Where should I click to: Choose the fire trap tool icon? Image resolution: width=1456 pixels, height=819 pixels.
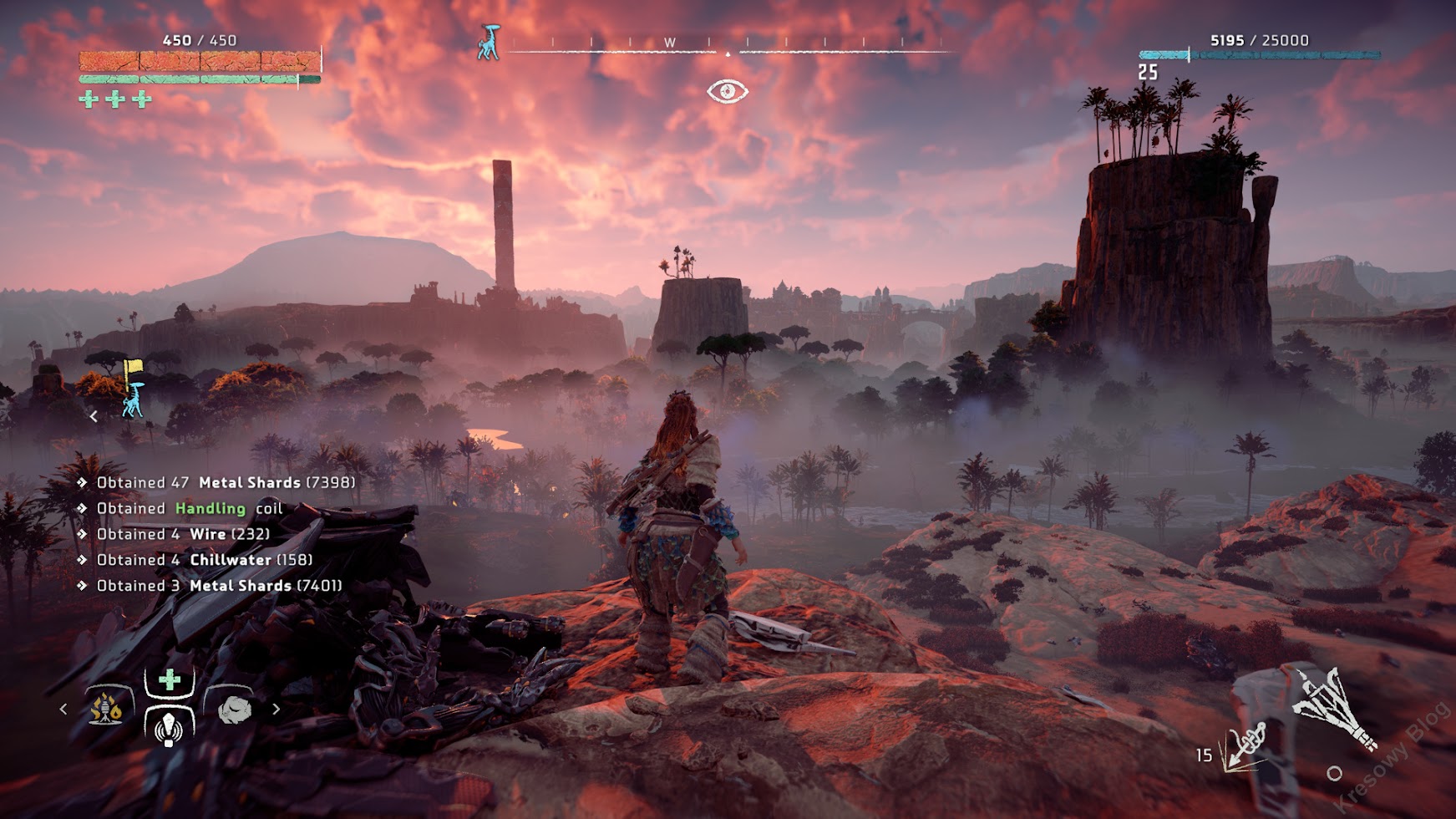click(106, 709)
